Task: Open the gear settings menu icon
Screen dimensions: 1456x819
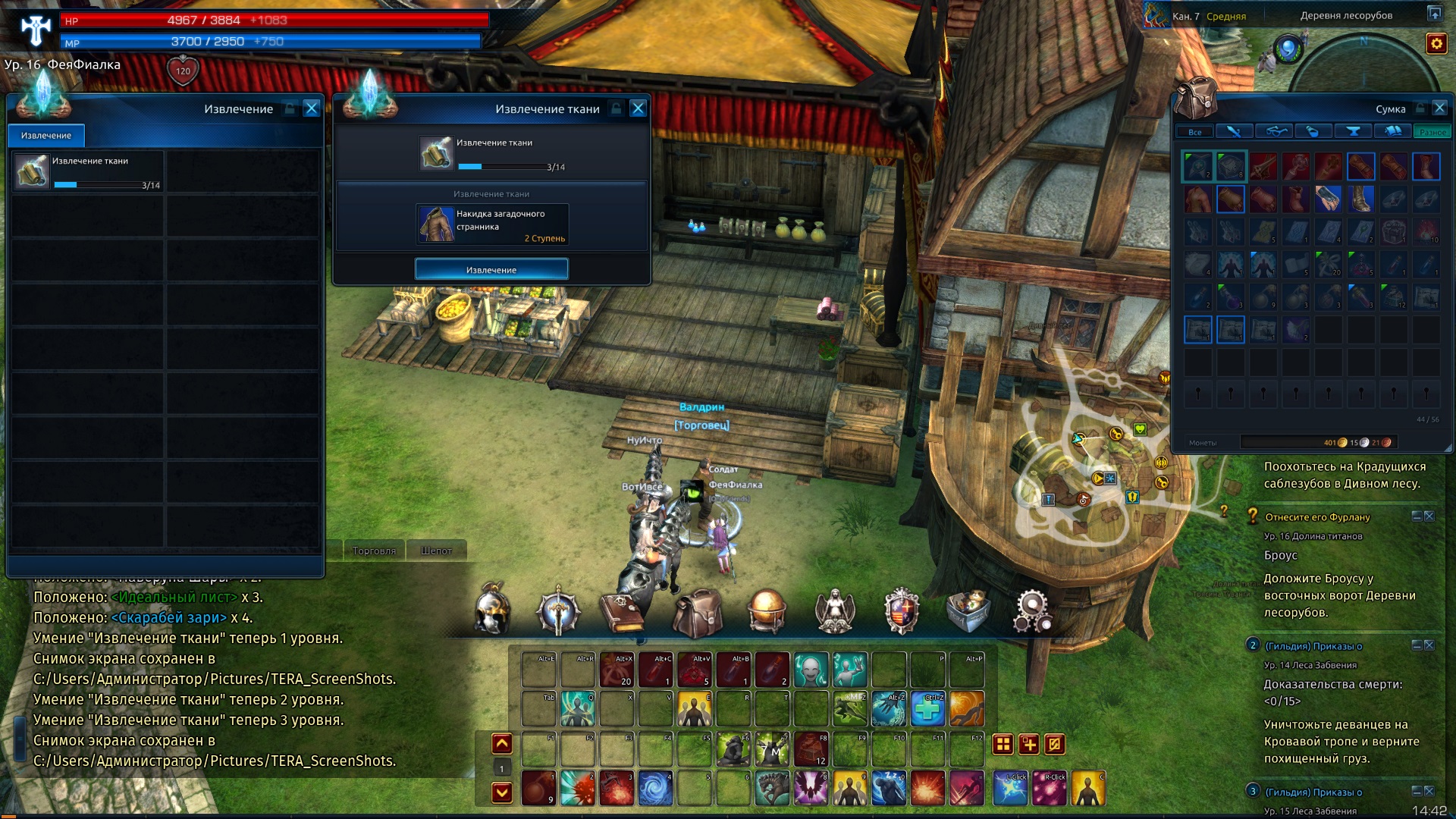Action: click(x=1031, y=611)
